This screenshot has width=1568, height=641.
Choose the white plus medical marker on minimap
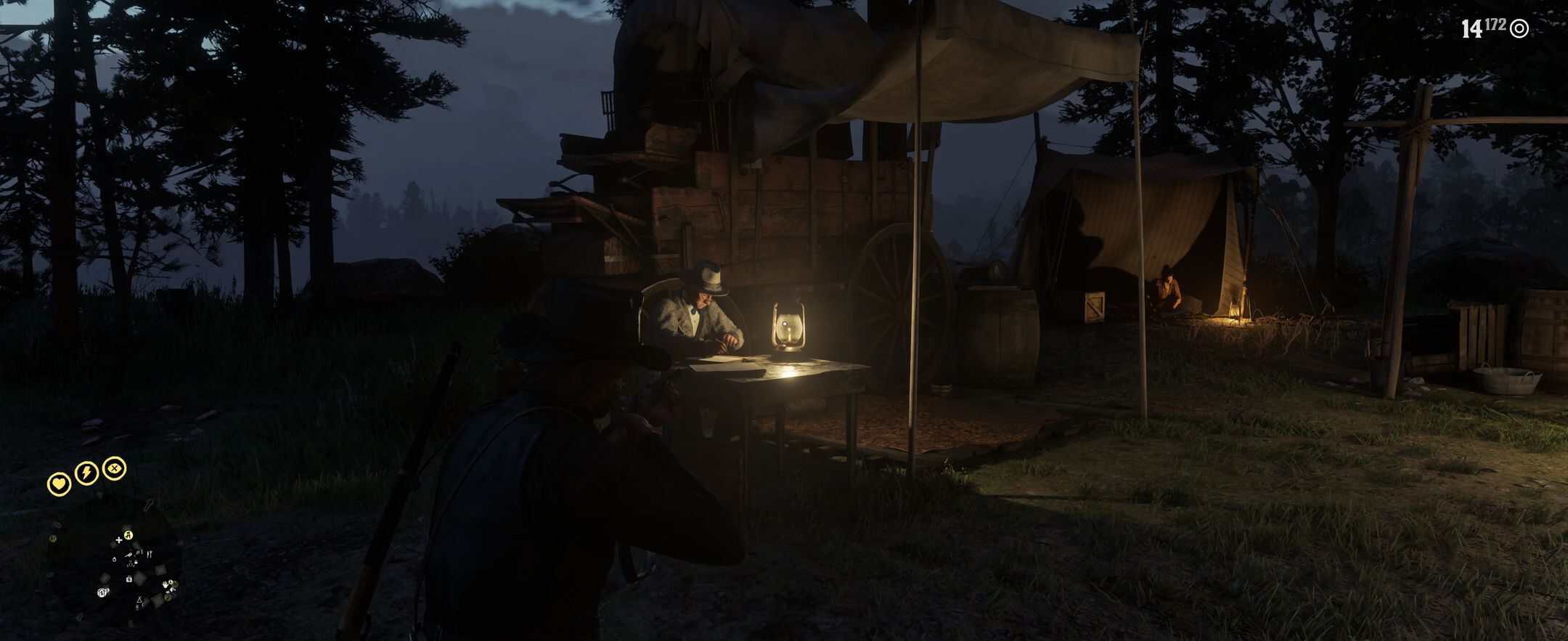click(119, 540)
